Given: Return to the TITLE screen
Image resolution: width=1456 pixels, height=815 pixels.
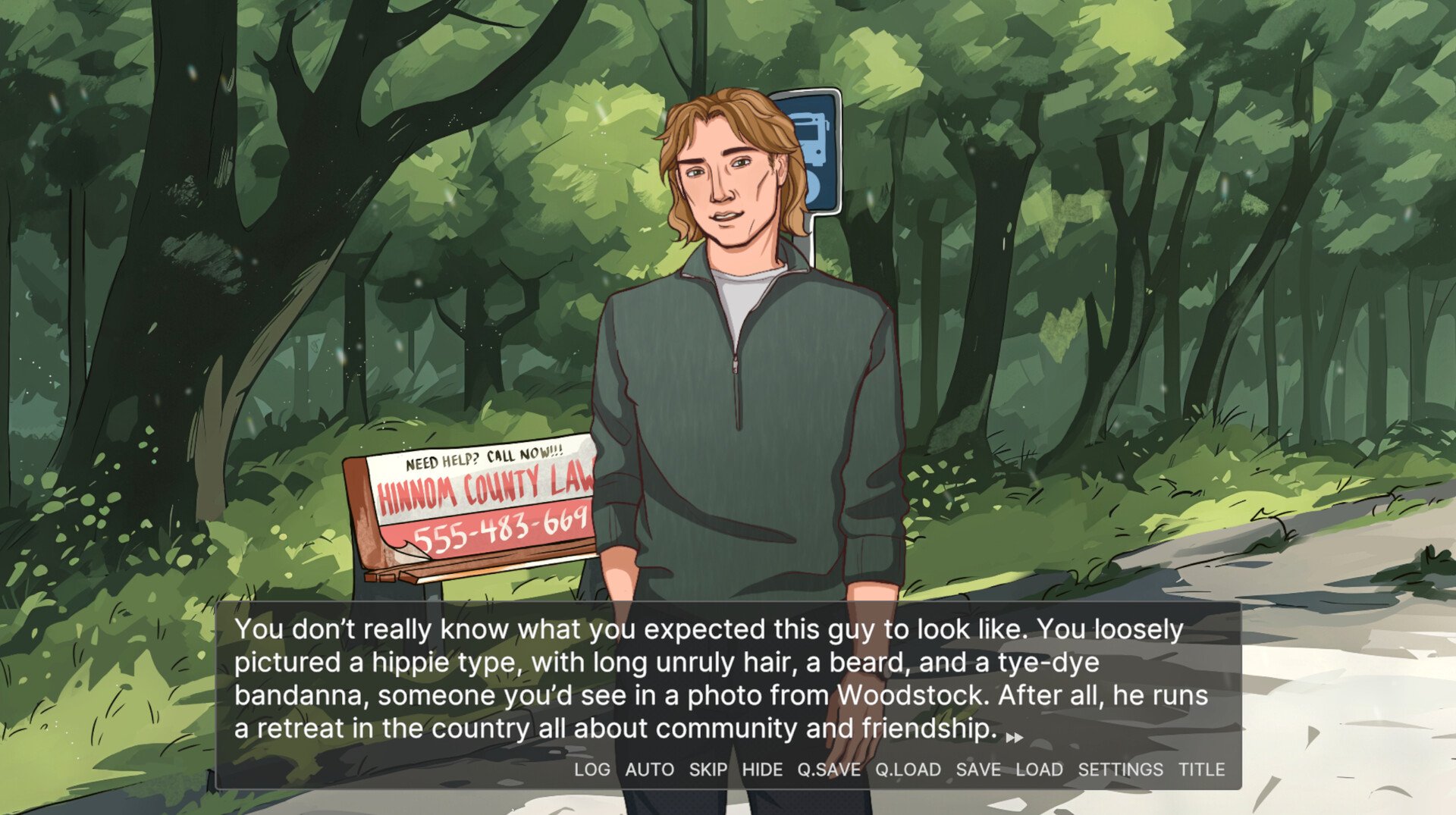Looking at the screenshot, I should 1201,770.
